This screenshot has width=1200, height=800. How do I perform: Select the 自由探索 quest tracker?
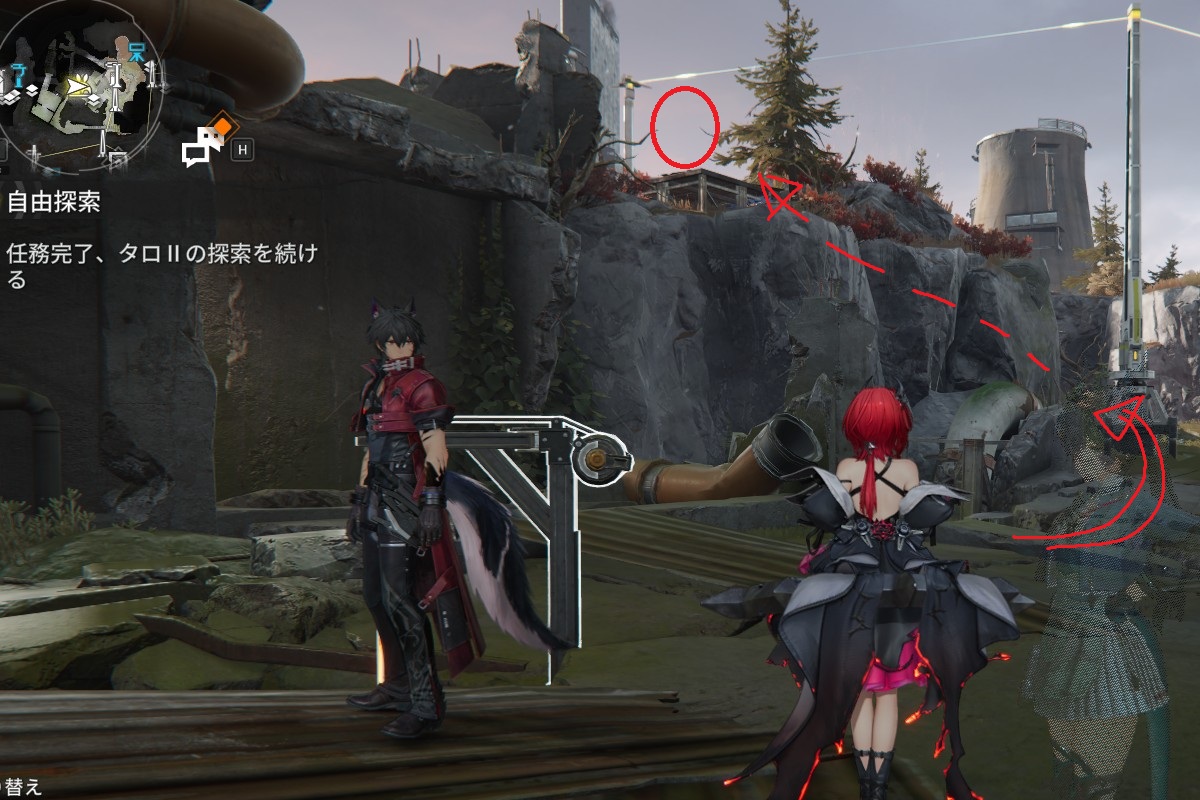[54, 203]
